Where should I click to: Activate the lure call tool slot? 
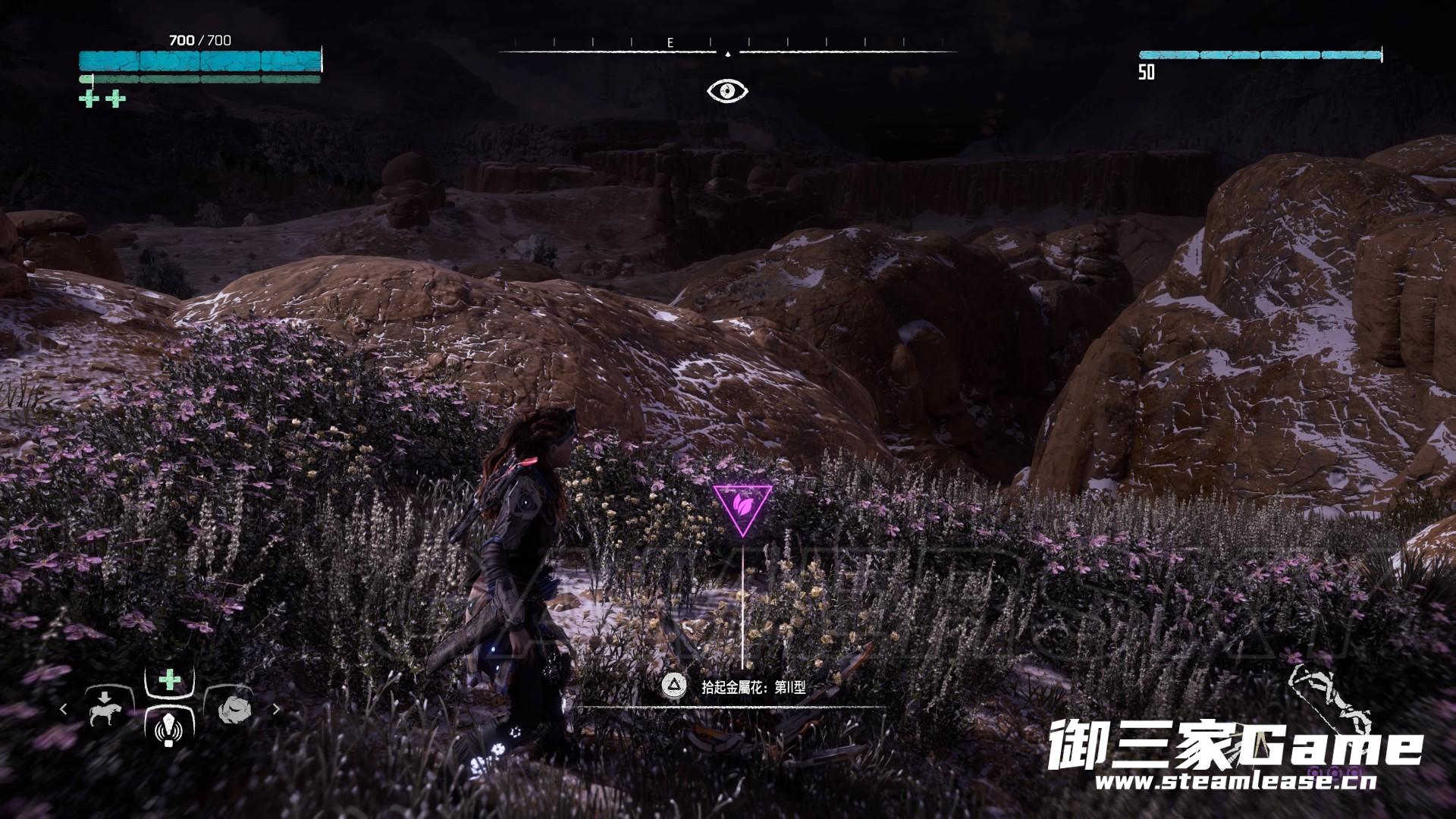tap(168, 728)
